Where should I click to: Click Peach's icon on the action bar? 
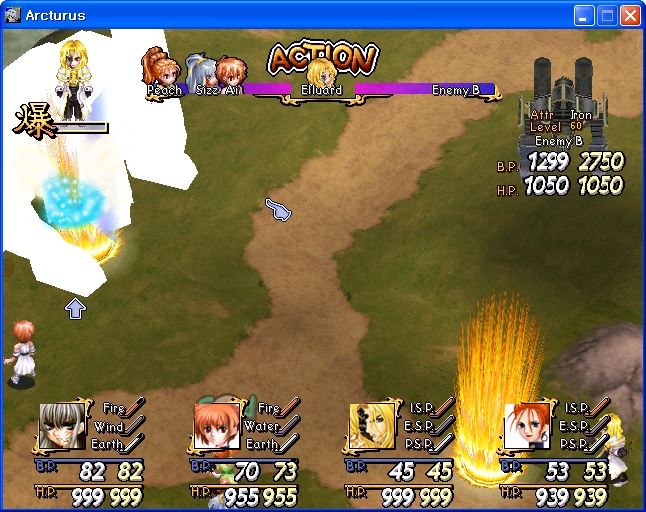pyautogui.click(x=162, y=72)
